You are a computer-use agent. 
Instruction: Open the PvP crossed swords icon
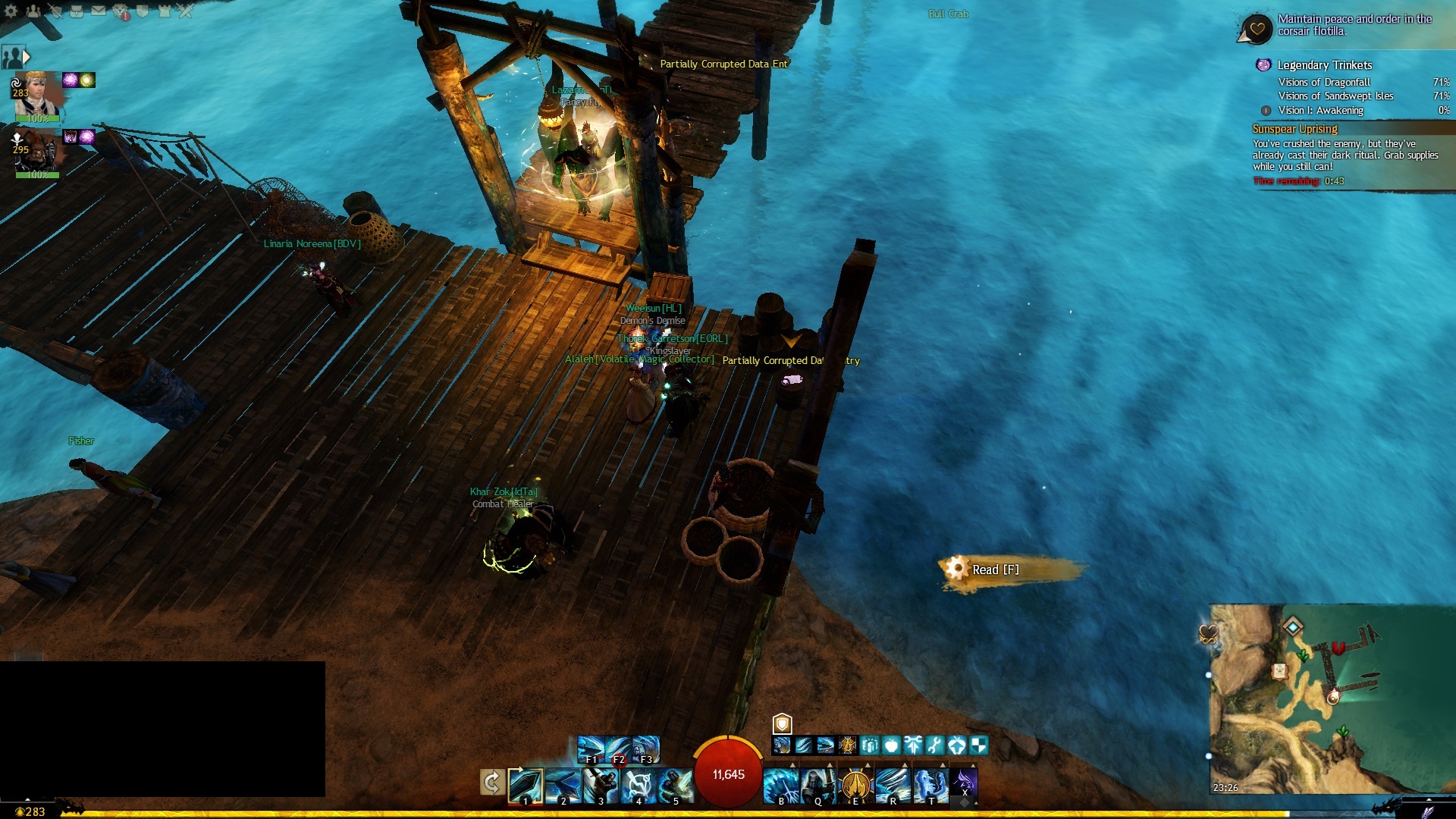pyautogui.click(x=187, y=11)
